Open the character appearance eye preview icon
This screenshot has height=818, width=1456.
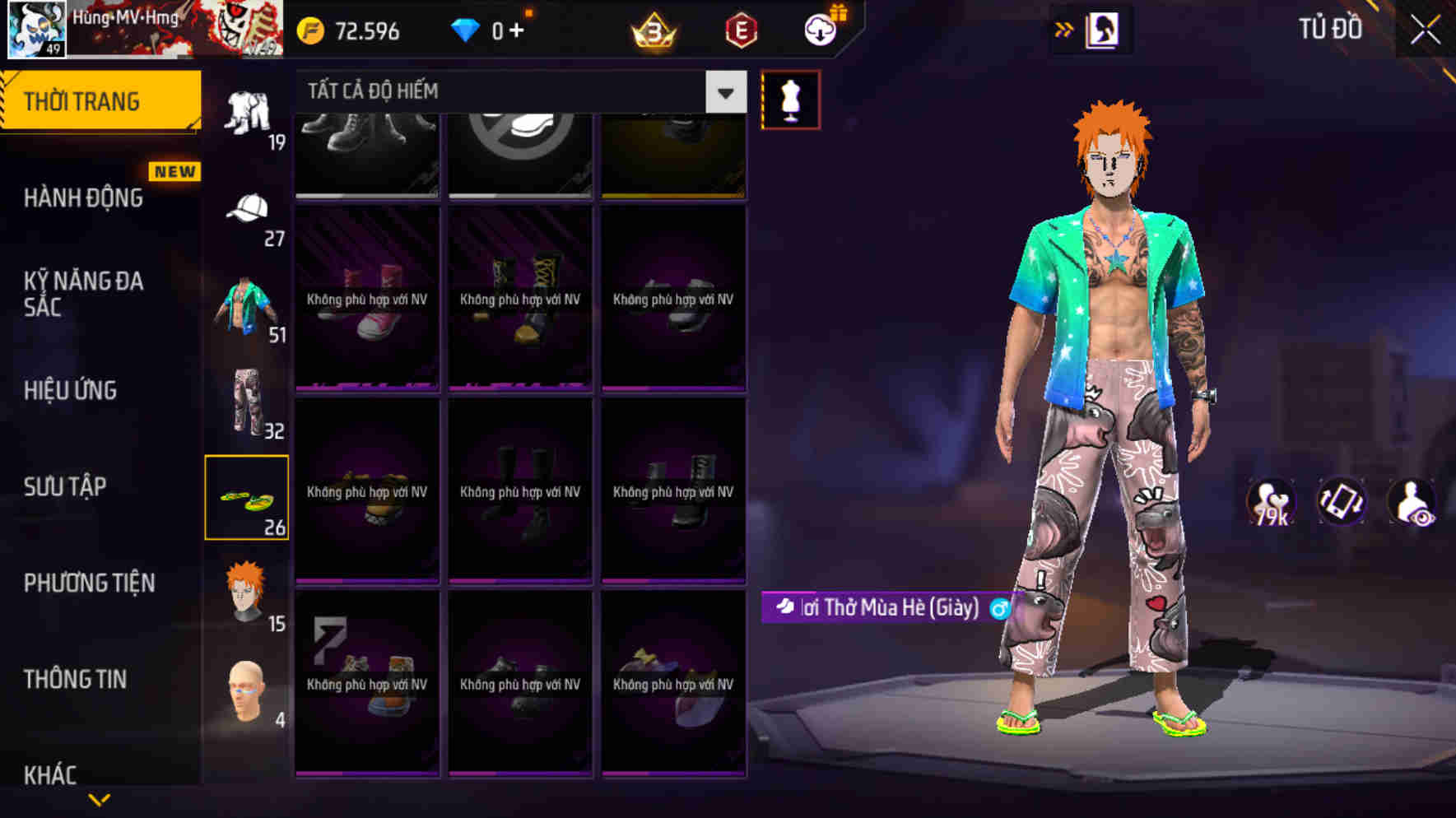point(1414,501)
